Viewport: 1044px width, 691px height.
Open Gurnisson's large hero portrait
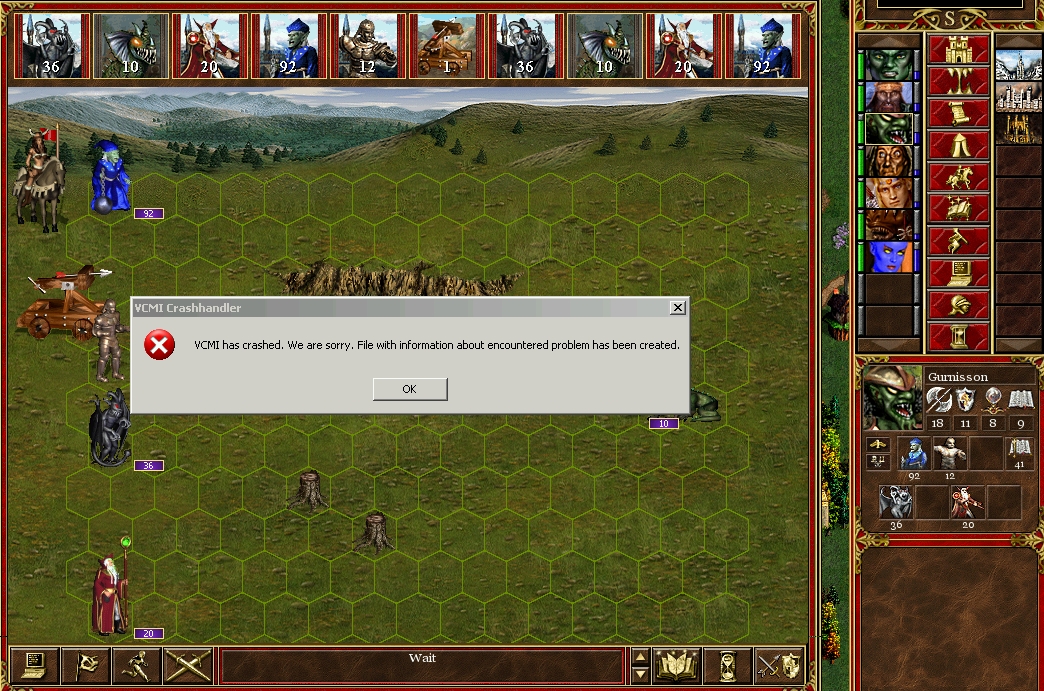(x=892, y=397)
